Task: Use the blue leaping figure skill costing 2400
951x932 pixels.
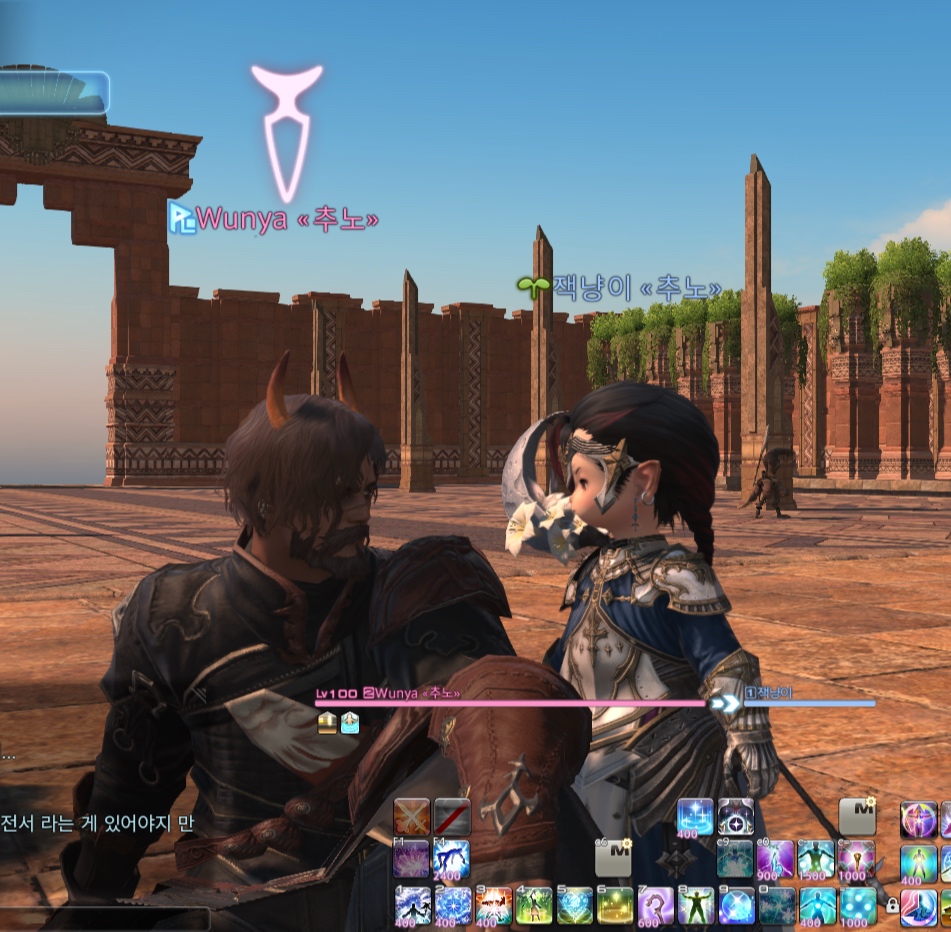Action: tap(452, 859)
